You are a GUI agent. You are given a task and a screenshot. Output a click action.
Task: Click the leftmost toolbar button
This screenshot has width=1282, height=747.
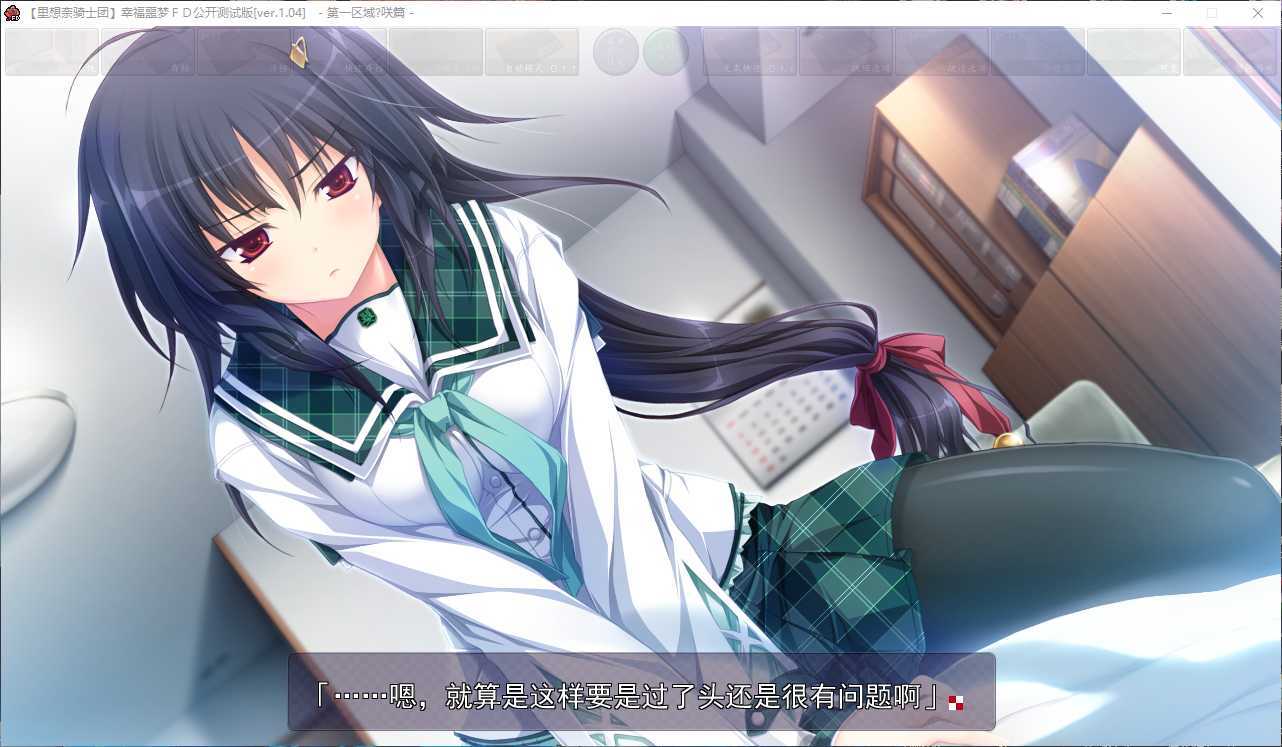click(52, 52)
